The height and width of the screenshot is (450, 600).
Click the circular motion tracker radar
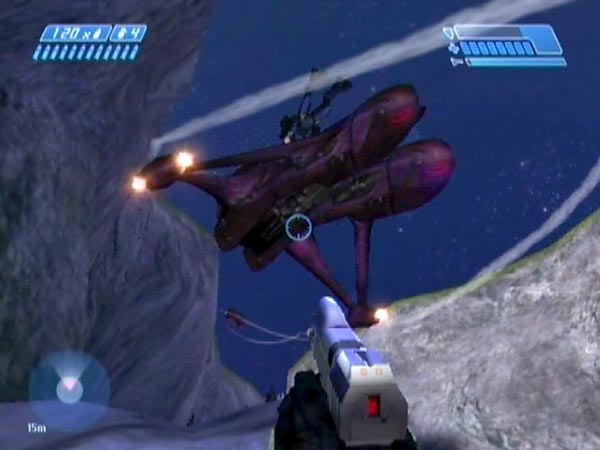[69, 389]
